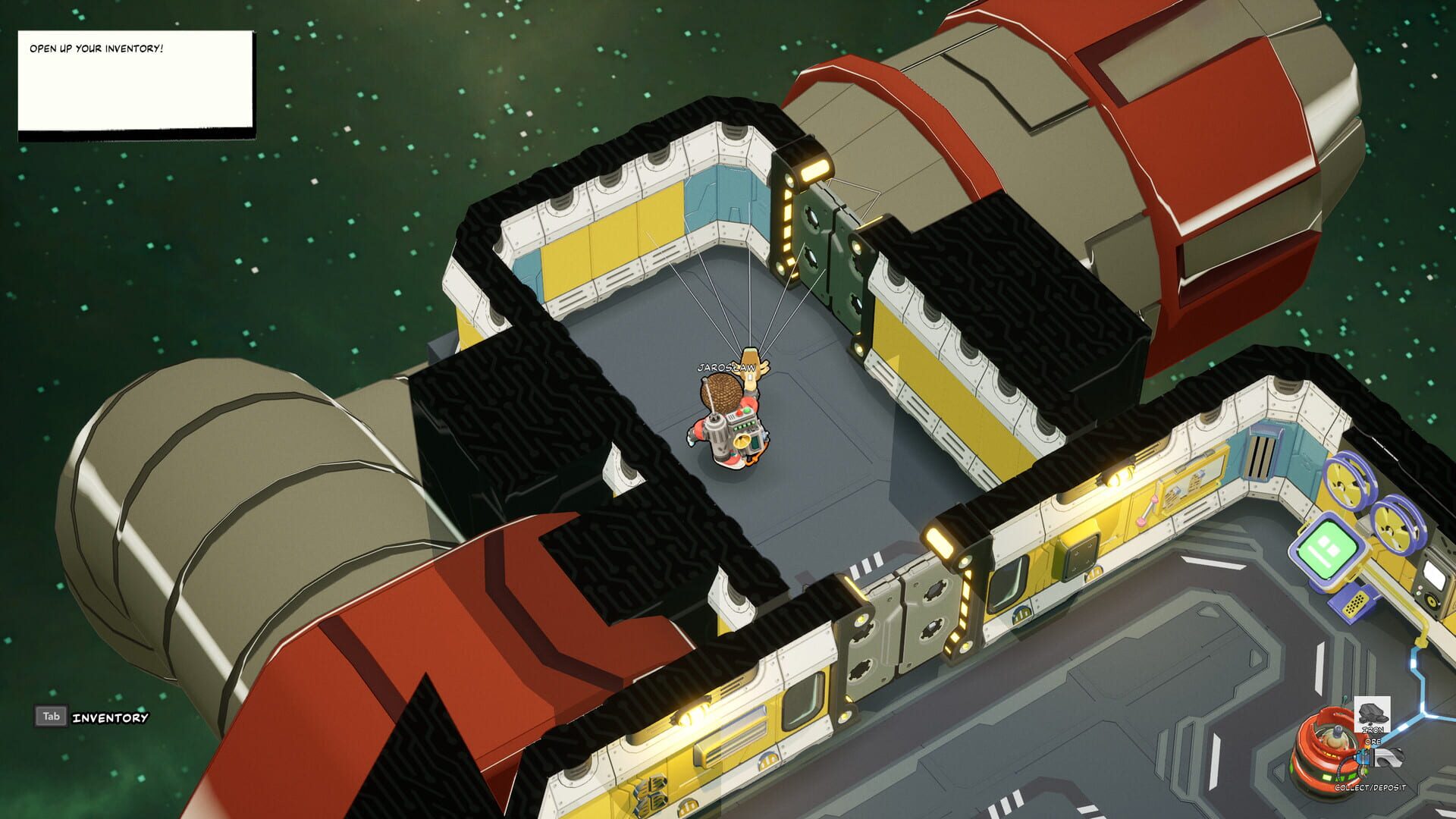The image size is (1456, 819).
Task: Click the green smiley screen on the console
Action: [x=1327, y=549]
